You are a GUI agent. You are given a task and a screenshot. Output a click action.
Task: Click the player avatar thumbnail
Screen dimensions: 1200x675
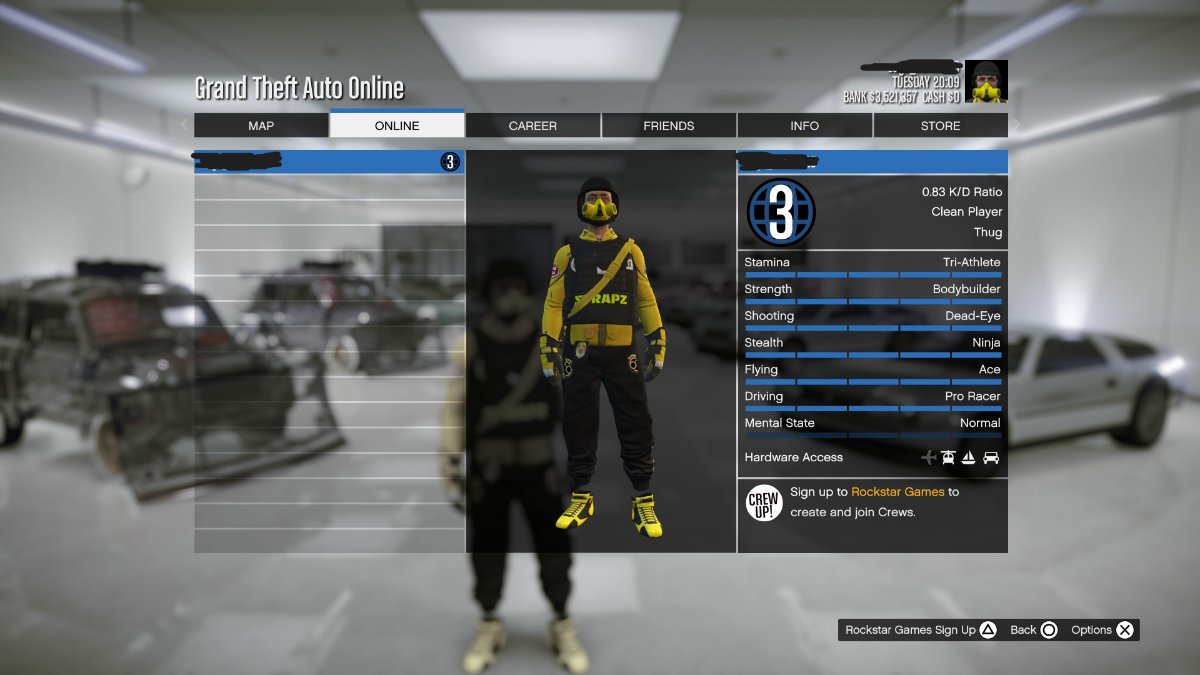tap(986, 81)
